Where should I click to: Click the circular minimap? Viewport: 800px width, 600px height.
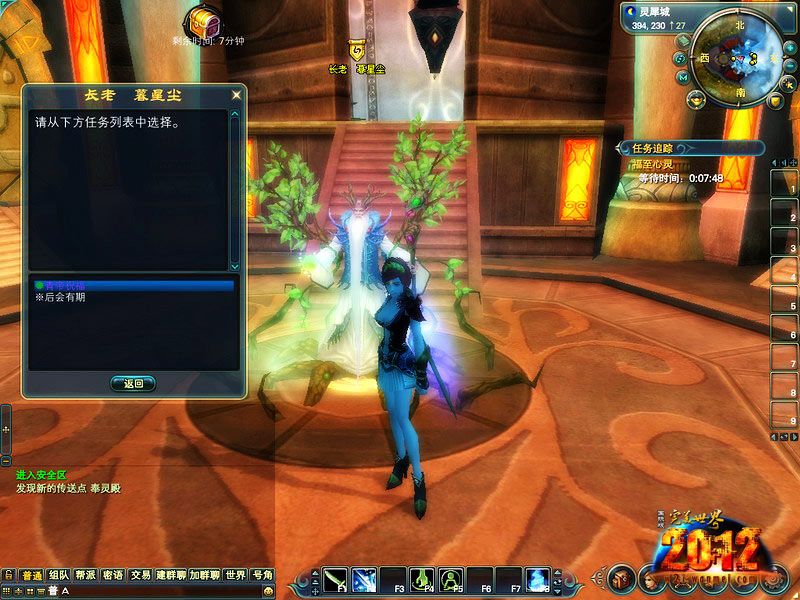pyautogui.click(x=741, y=56)
